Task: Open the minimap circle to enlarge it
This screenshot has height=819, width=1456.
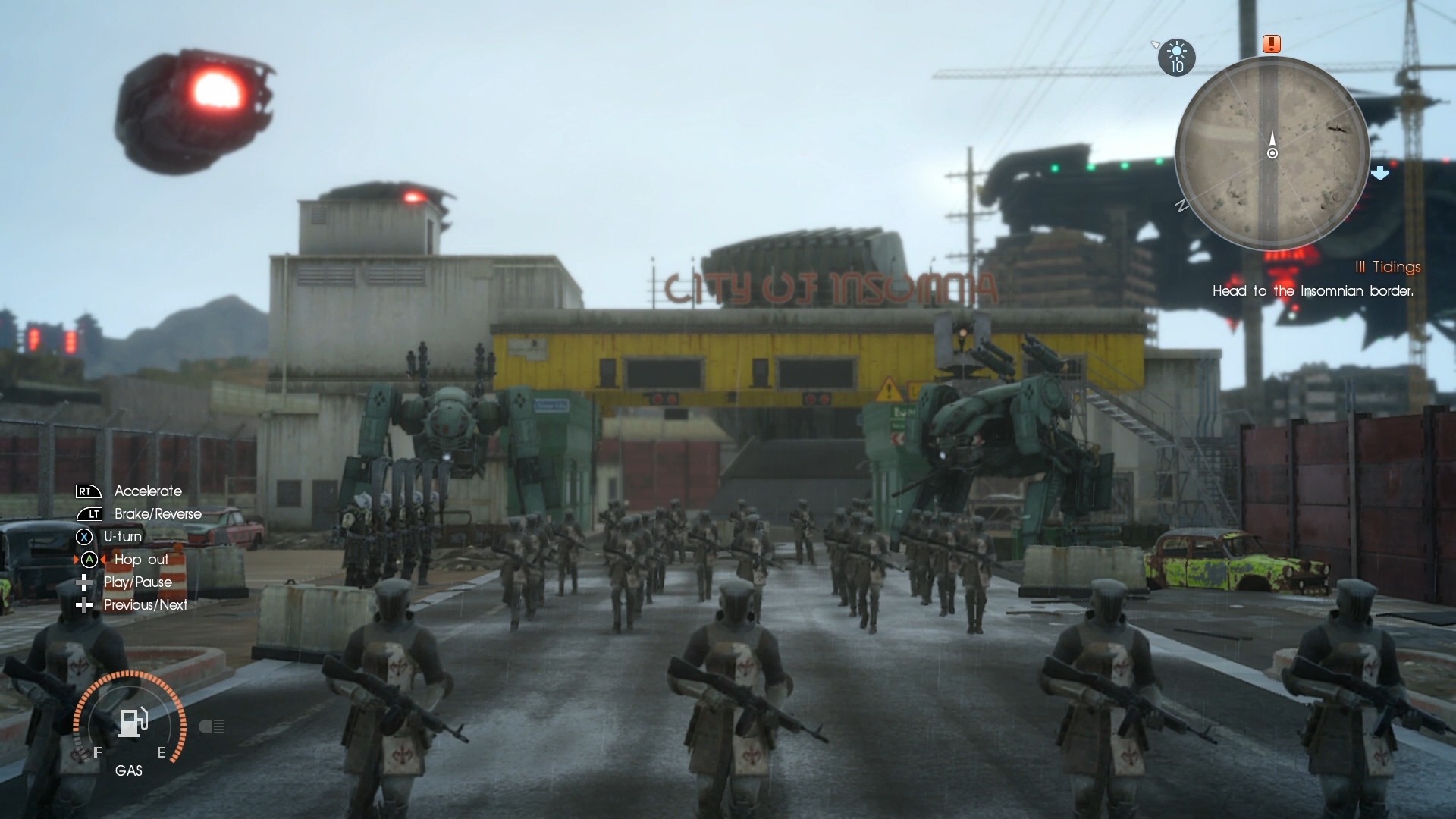Action: pos(1272,152)
